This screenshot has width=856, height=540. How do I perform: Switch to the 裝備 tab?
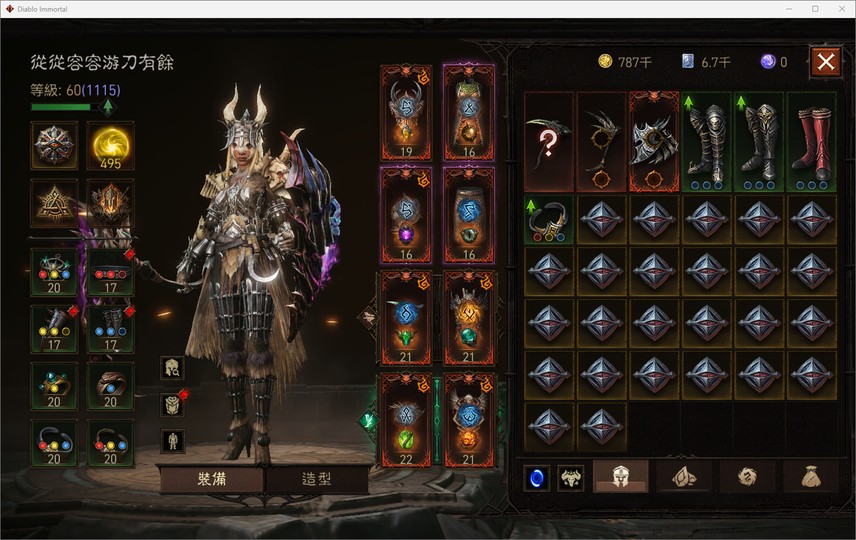(x=210, y=479)
